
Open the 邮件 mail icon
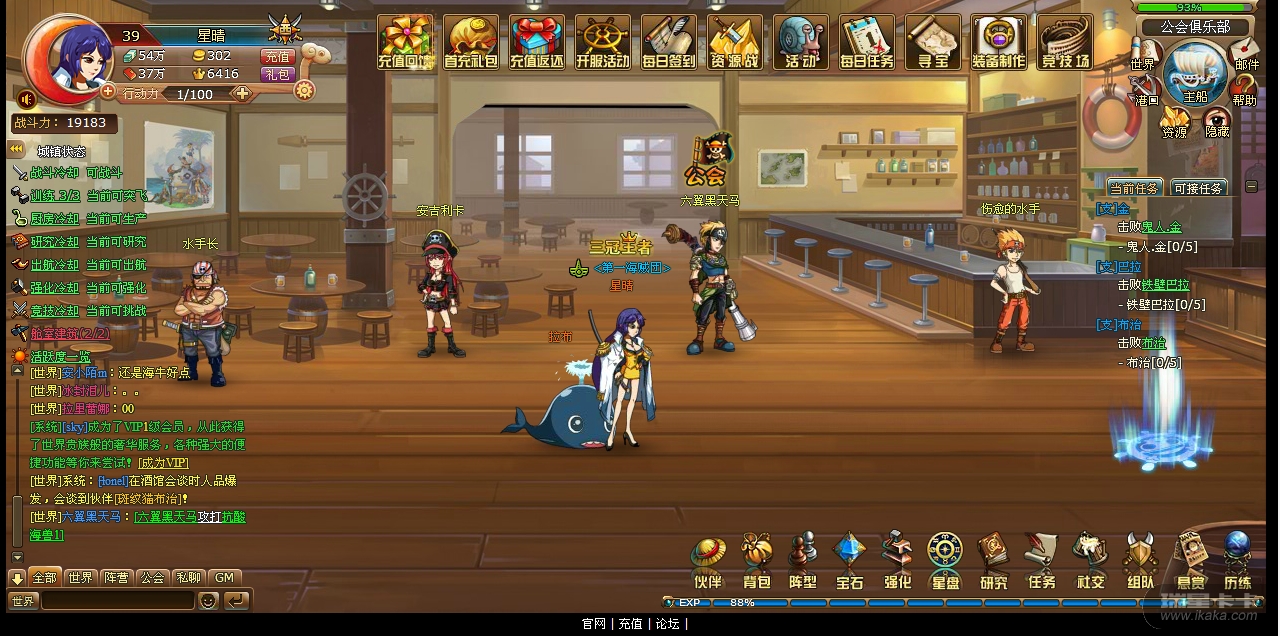[x=1246, y=52]
